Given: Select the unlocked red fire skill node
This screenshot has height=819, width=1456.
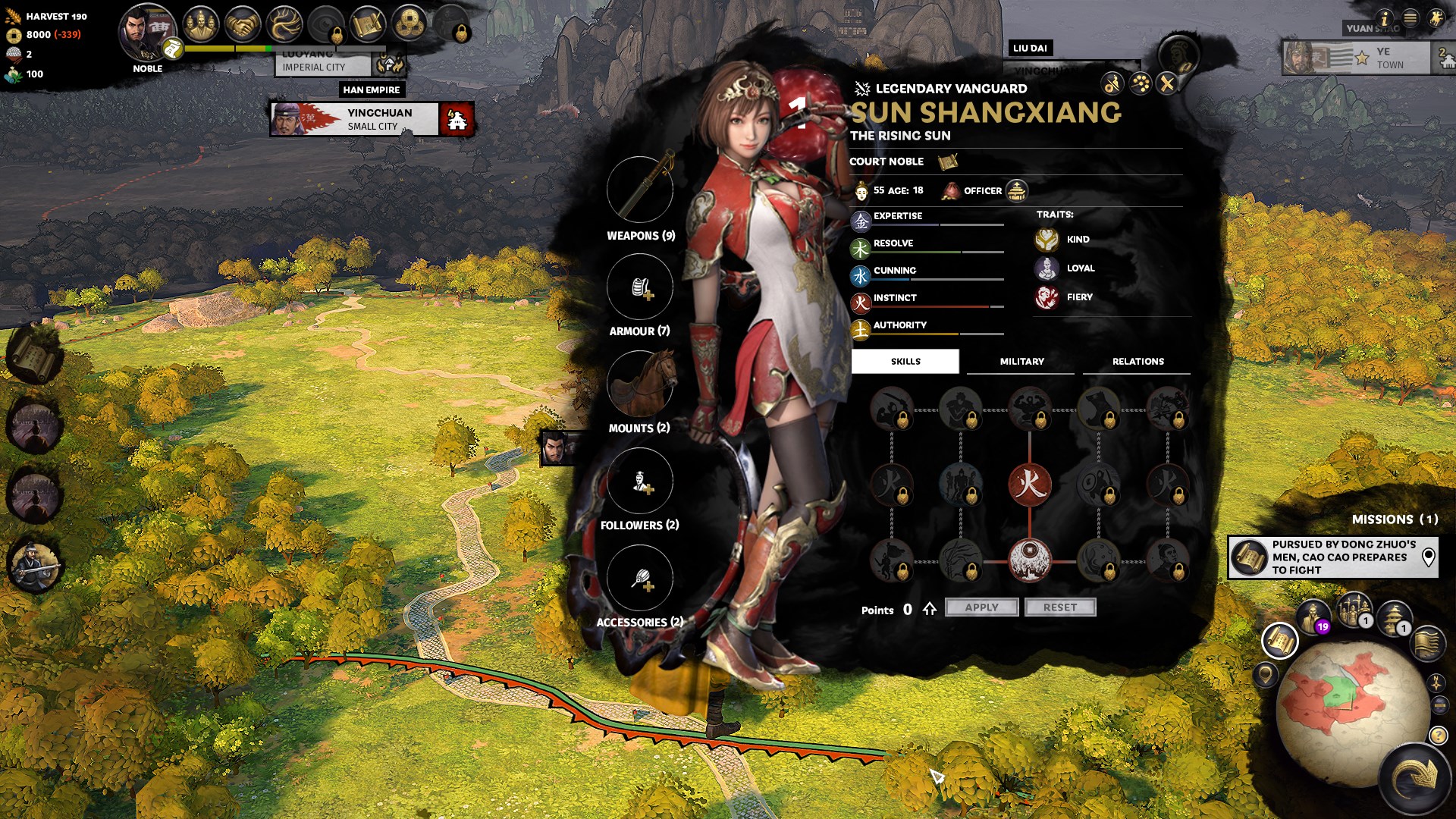Looking at the screenshot, I should point(1029,484).
